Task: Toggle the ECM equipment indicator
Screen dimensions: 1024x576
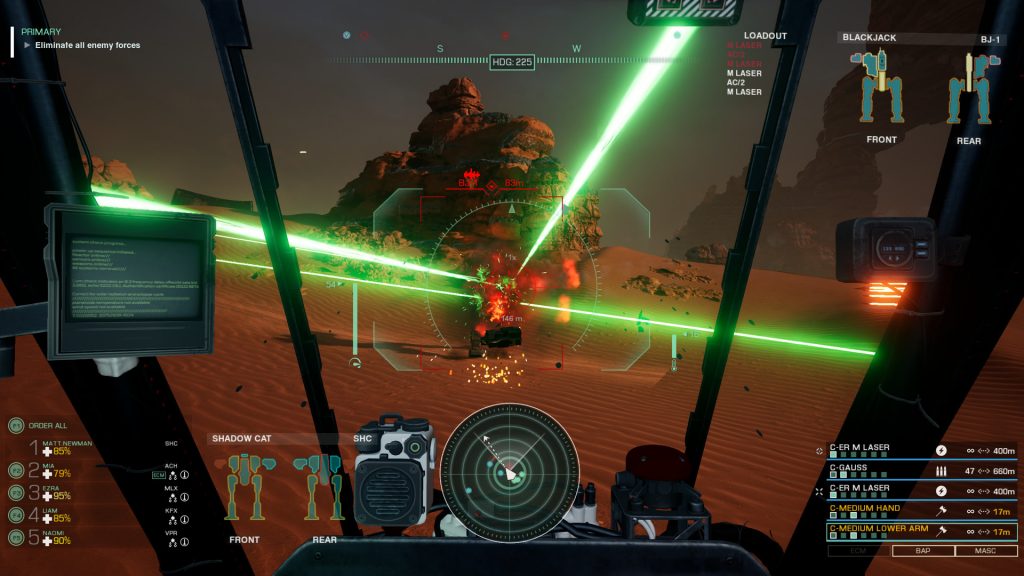Action: click(857, 551)
